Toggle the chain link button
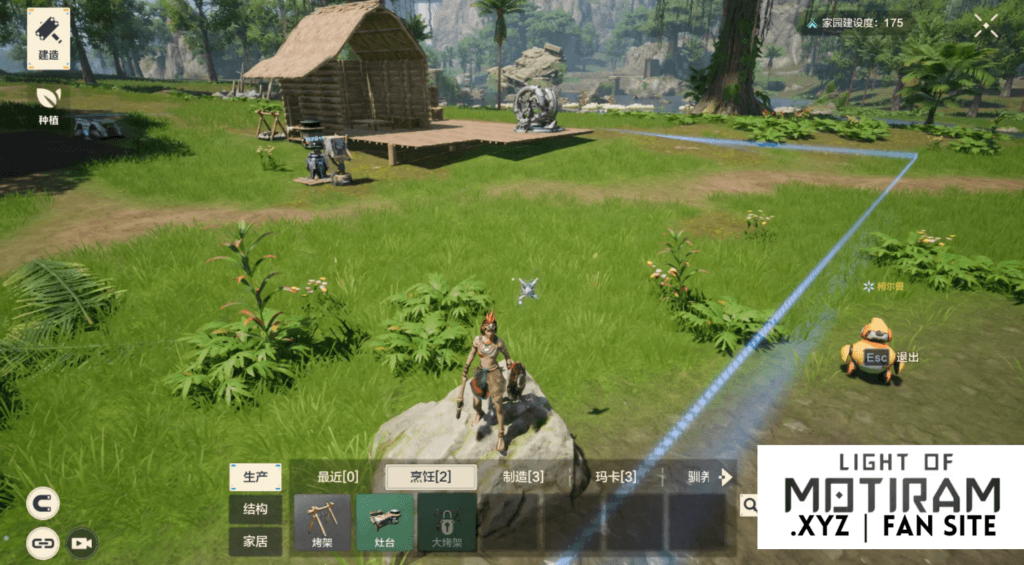The height and width of the screenshot is (565, 1024). (x=42, y=543)
